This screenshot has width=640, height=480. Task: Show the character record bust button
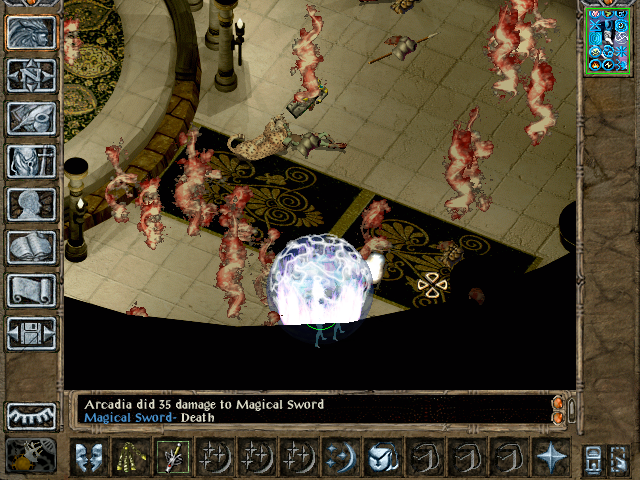(31, 204)
